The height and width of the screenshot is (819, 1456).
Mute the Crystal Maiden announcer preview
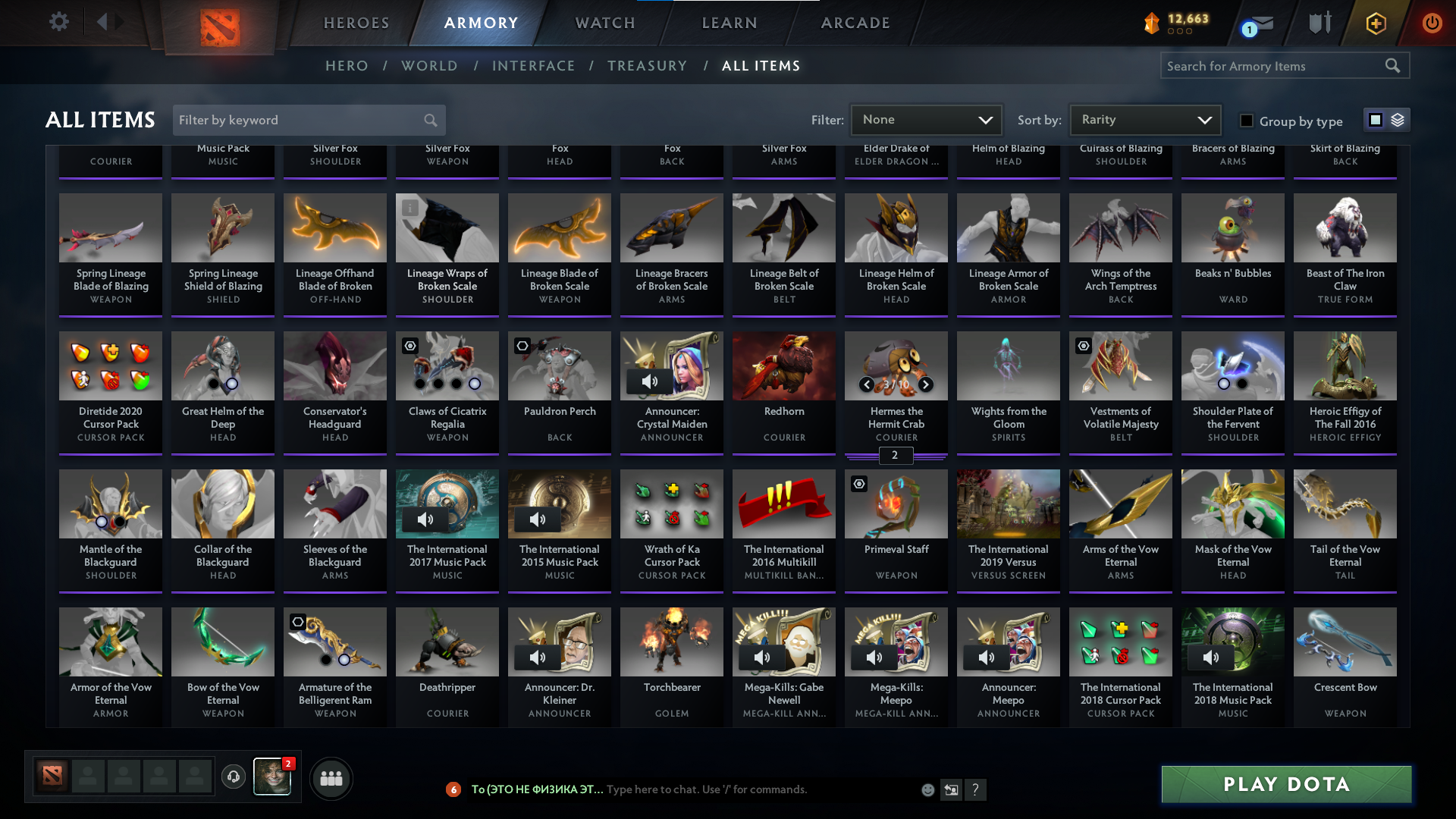650,381
